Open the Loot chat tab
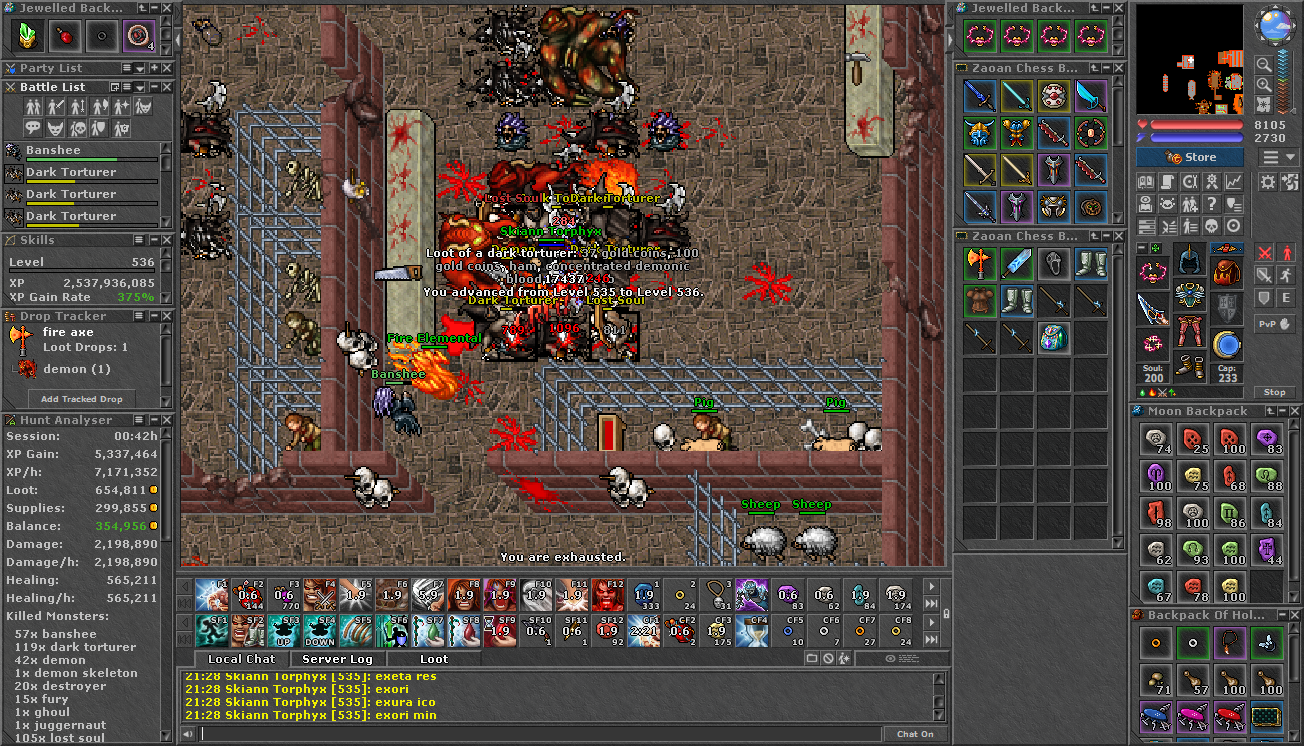The image size is (1304, 746). 434,659
